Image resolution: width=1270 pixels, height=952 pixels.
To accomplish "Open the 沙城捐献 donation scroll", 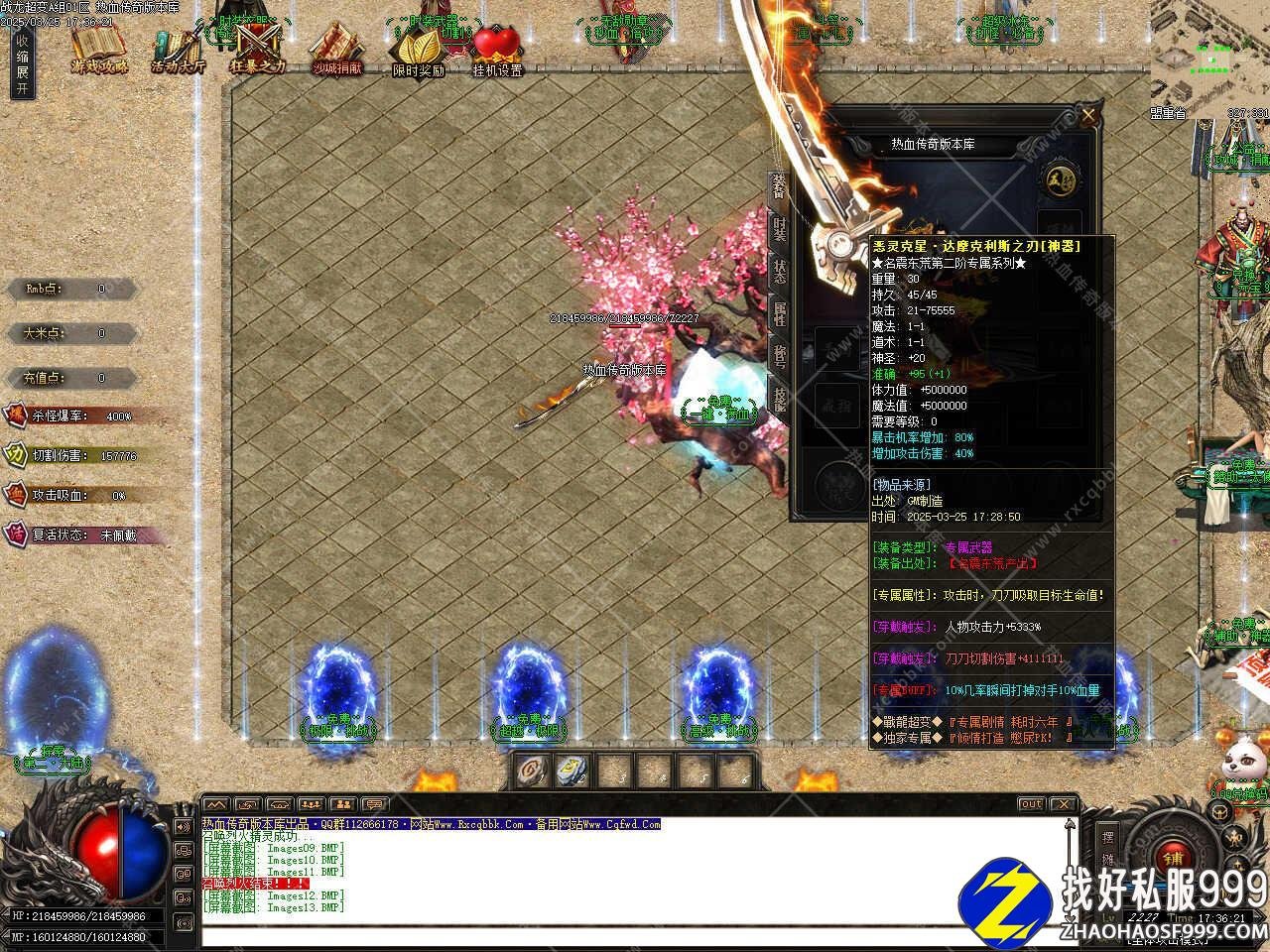I will pos(336,48).
